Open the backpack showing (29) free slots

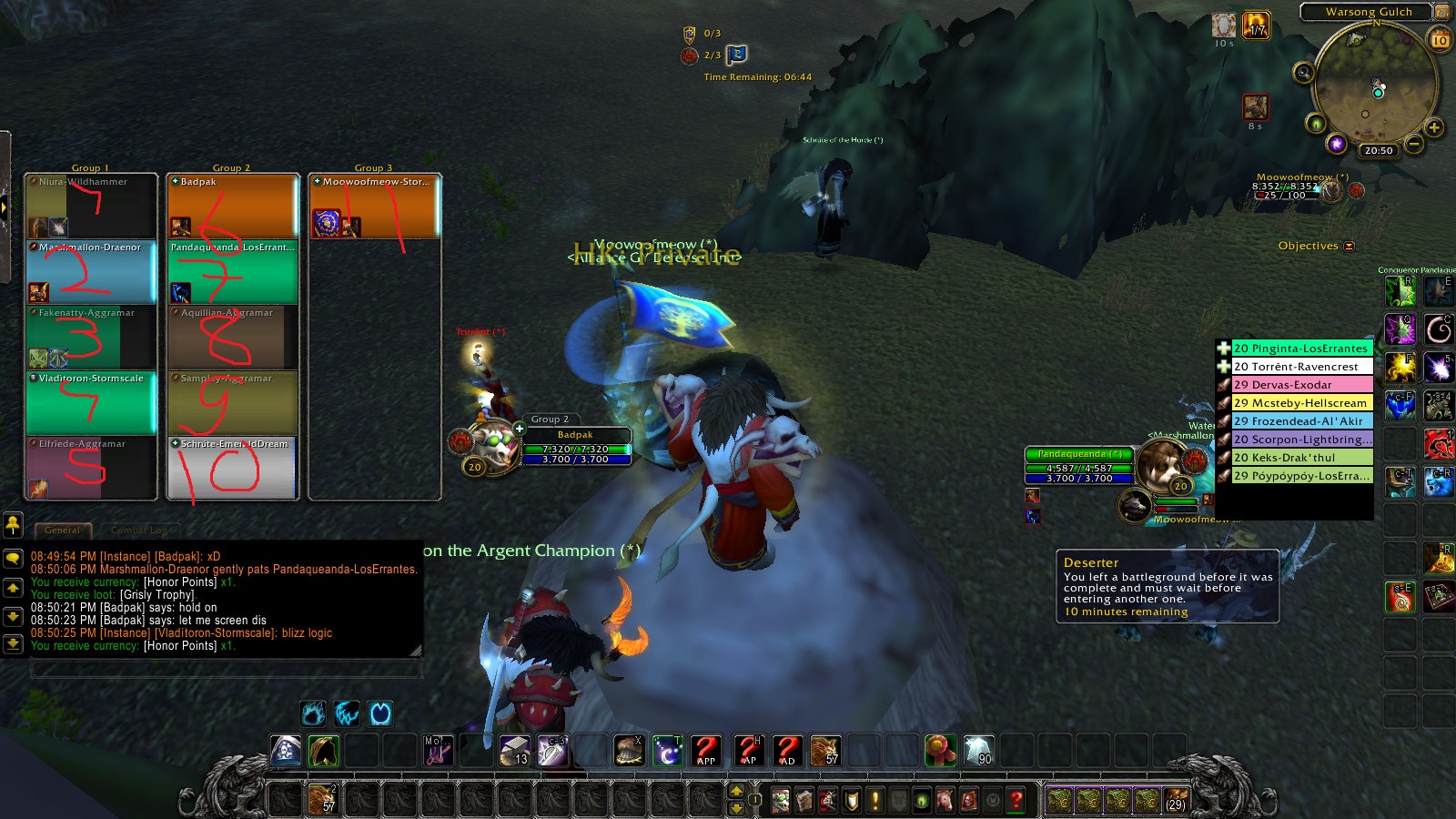1176,800
